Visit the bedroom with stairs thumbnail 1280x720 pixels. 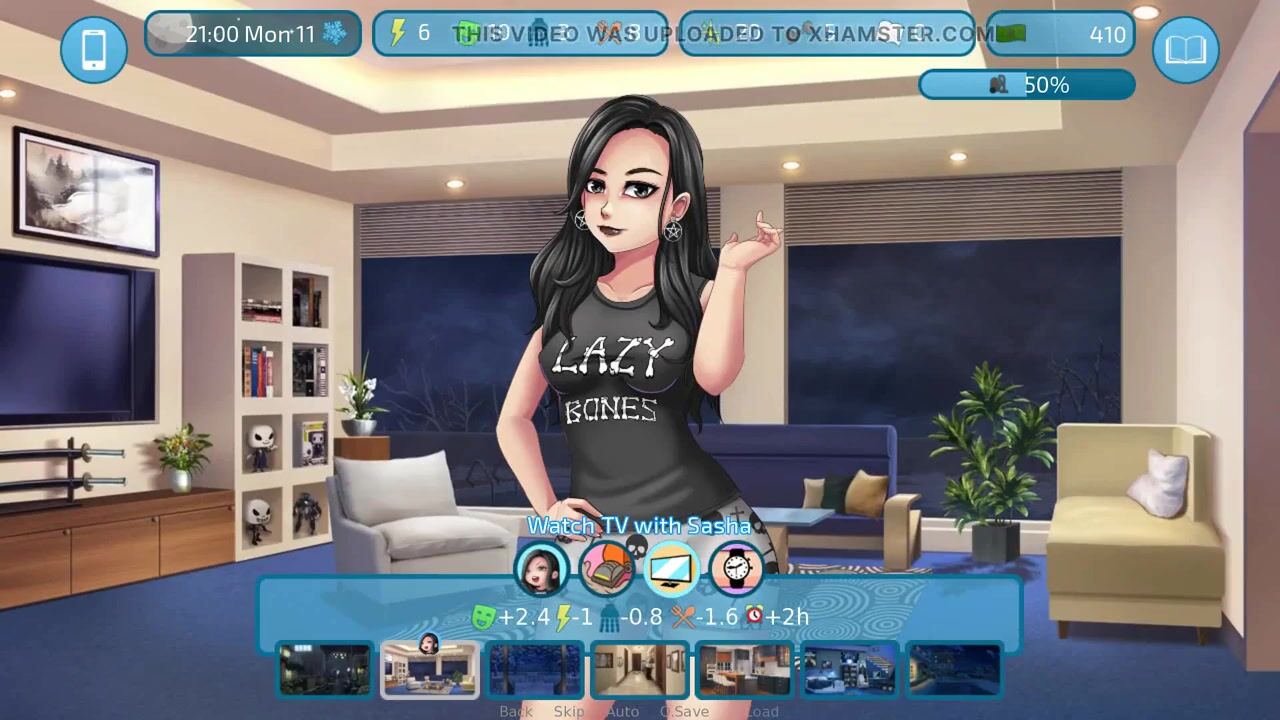(849, 669)
